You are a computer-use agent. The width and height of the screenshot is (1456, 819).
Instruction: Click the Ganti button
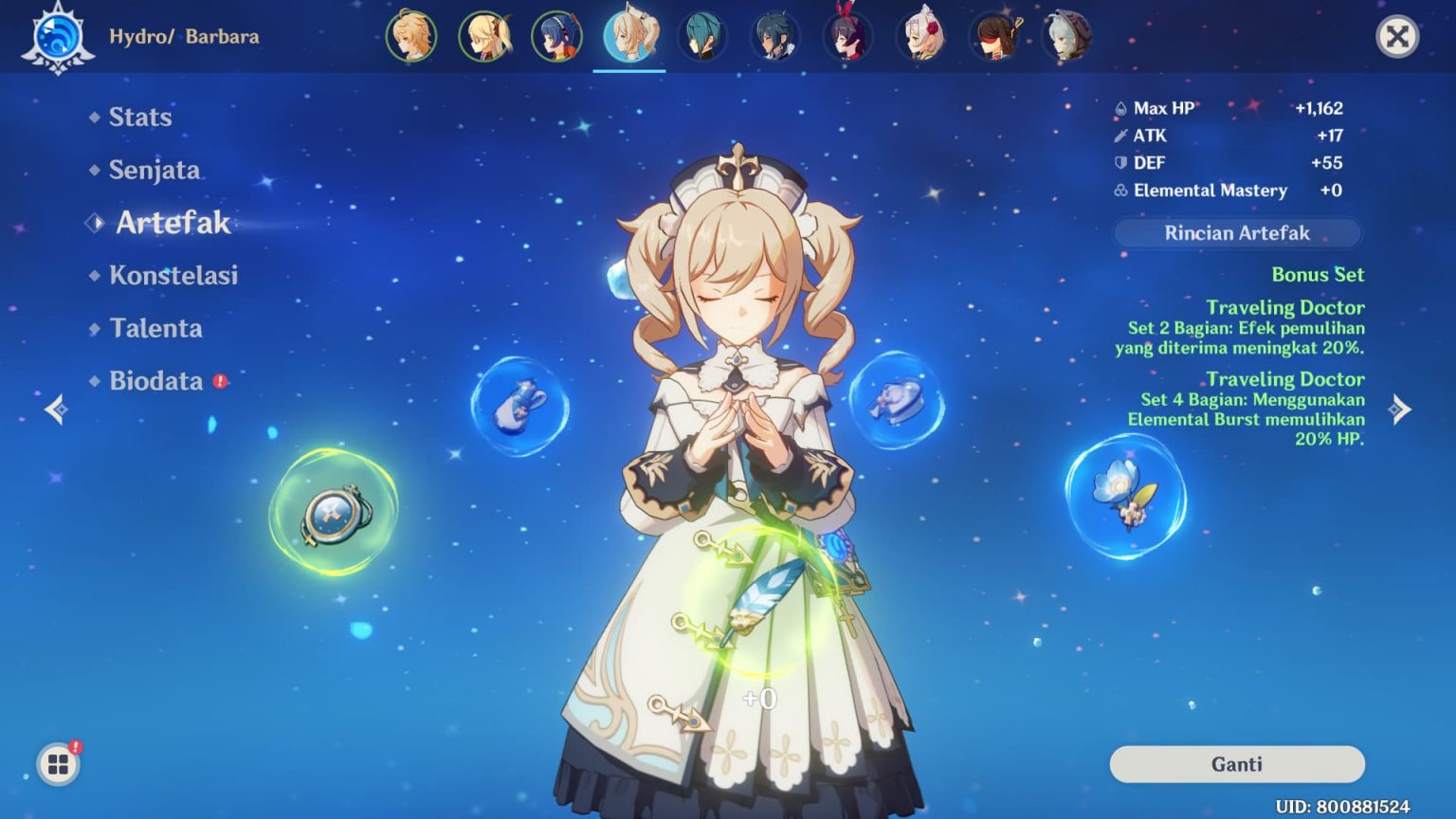tap(1236, 763)
